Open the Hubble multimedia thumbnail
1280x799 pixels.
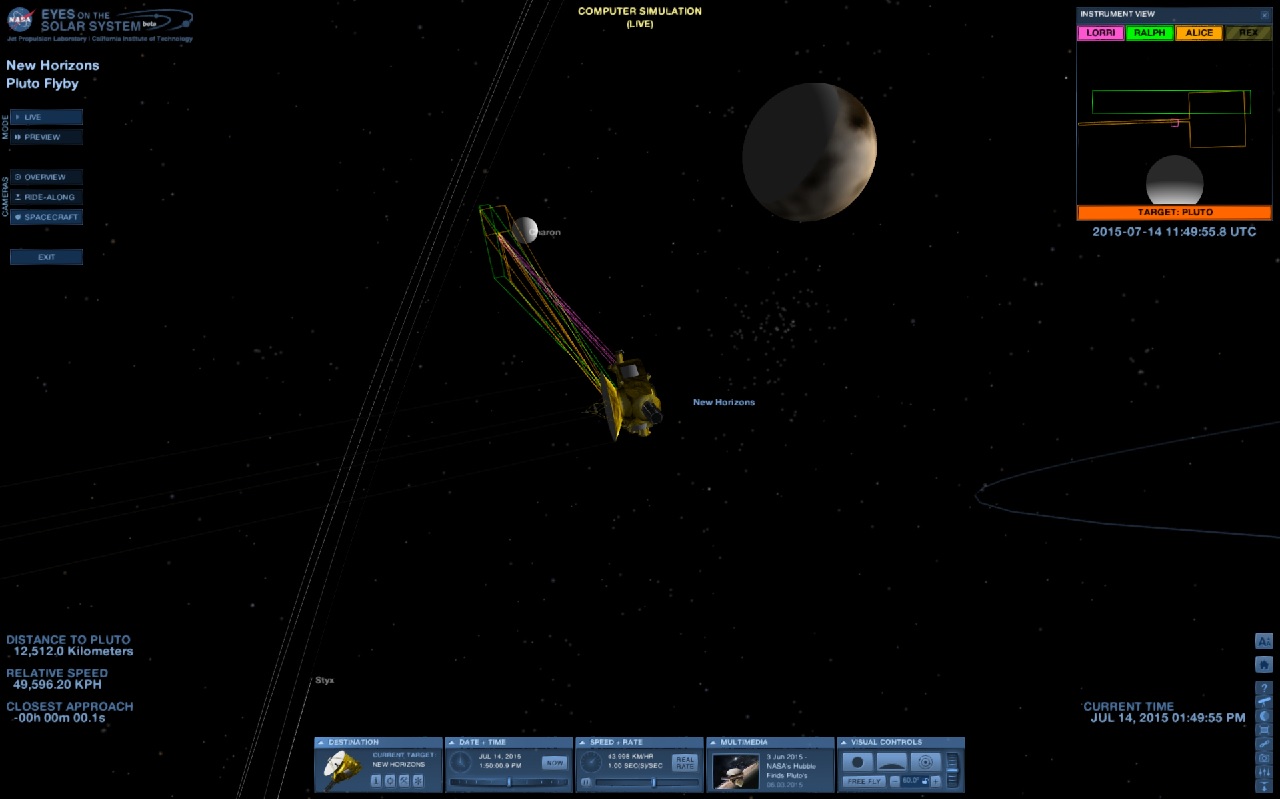click(x=735, y=770)
